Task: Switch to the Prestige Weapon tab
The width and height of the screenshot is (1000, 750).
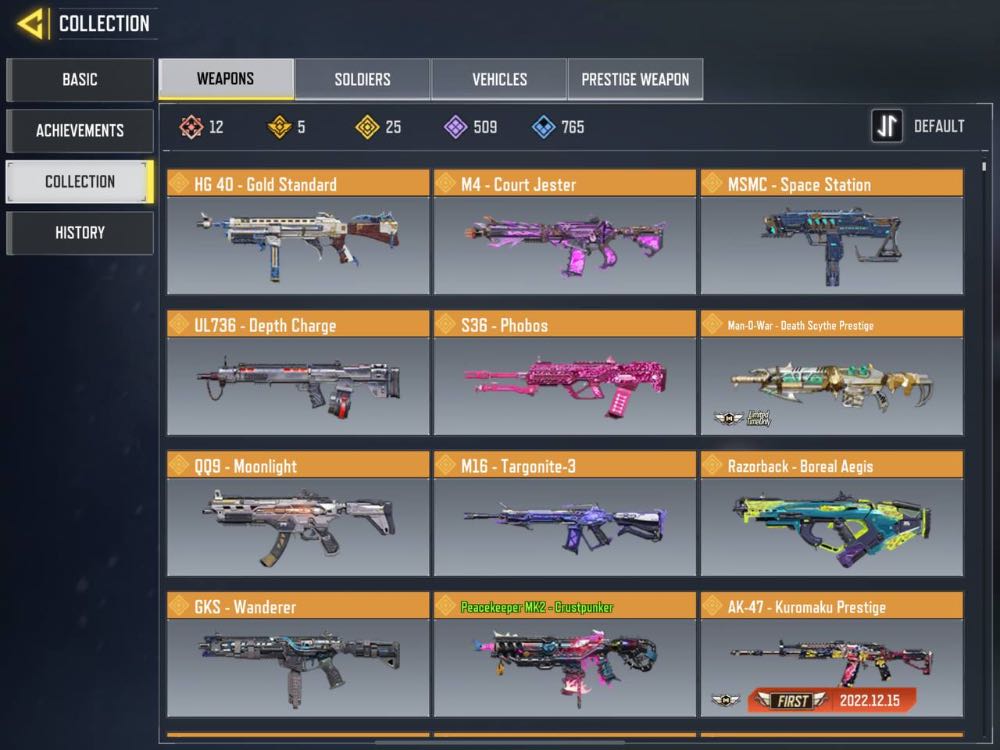Action: 635,79
